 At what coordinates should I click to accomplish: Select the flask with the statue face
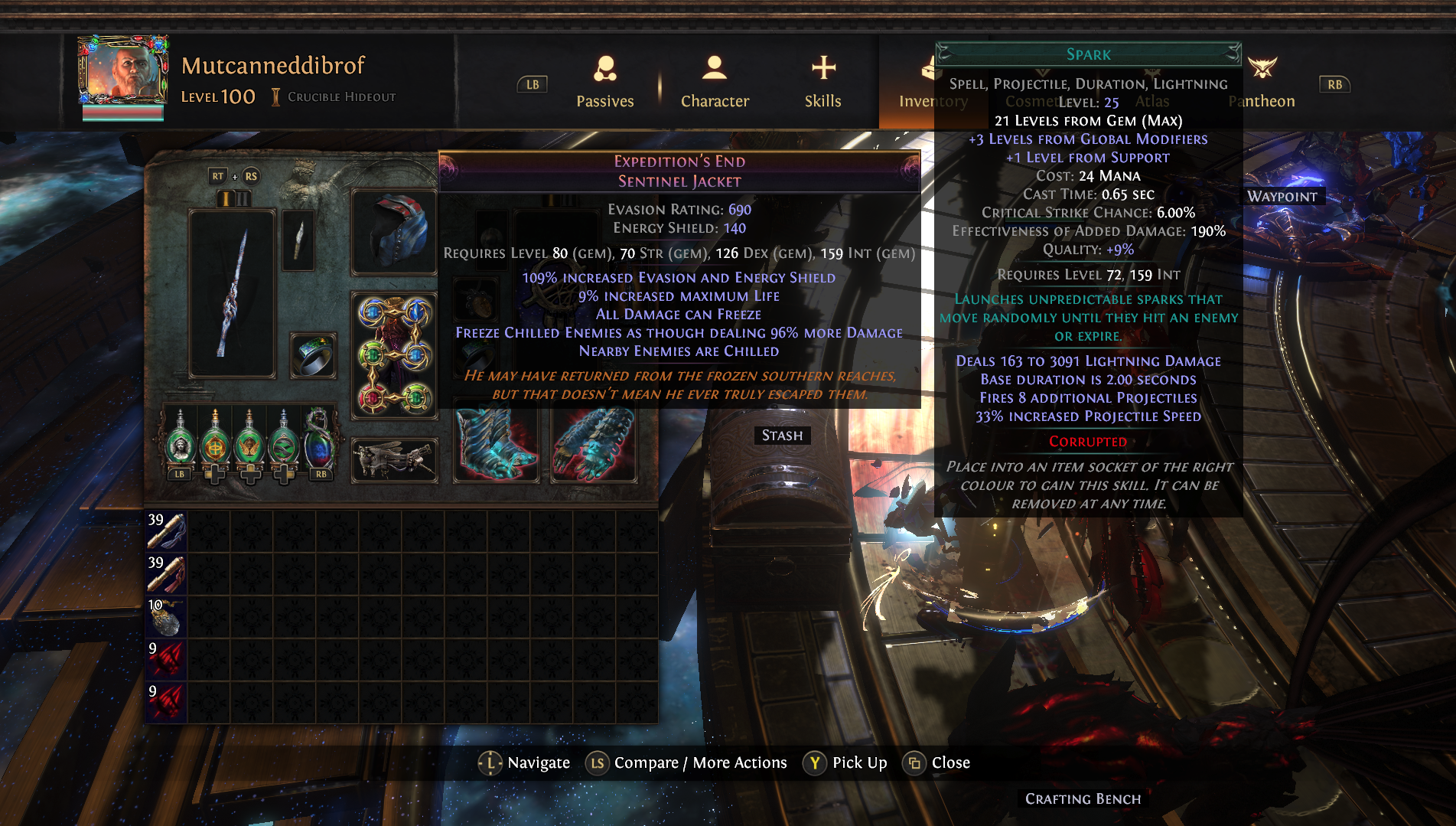click(x=181, y=441)
